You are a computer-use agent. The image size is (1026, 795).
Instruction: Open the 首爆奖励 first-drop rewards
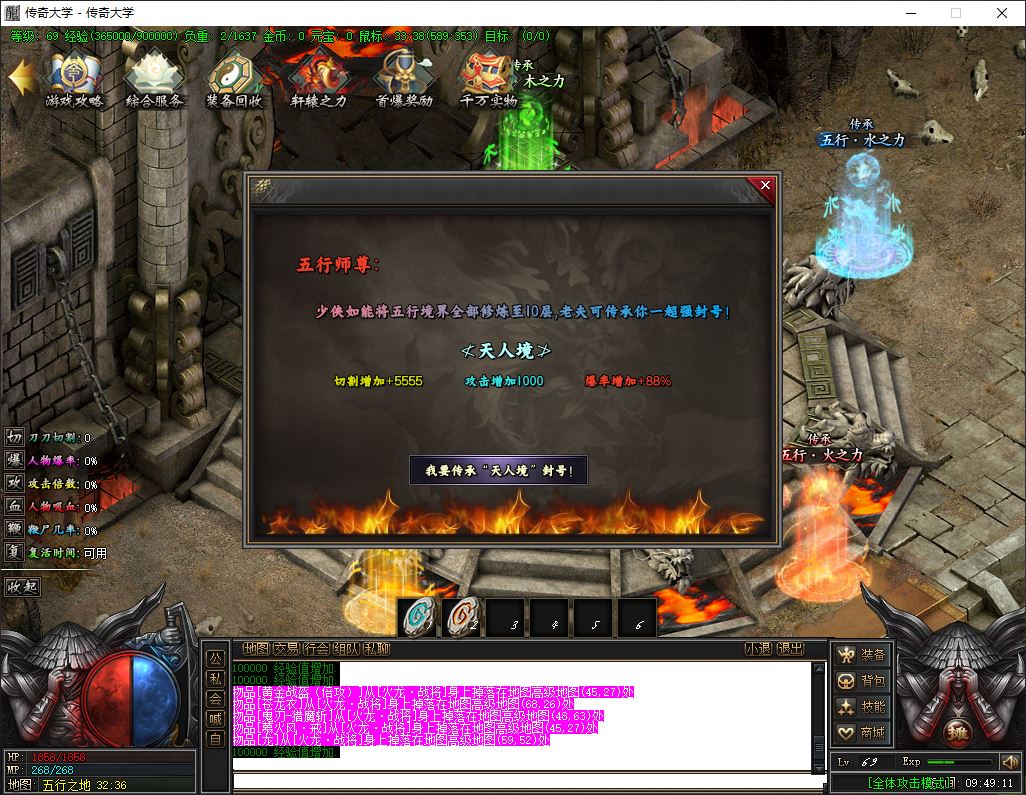tap(403, 79)
